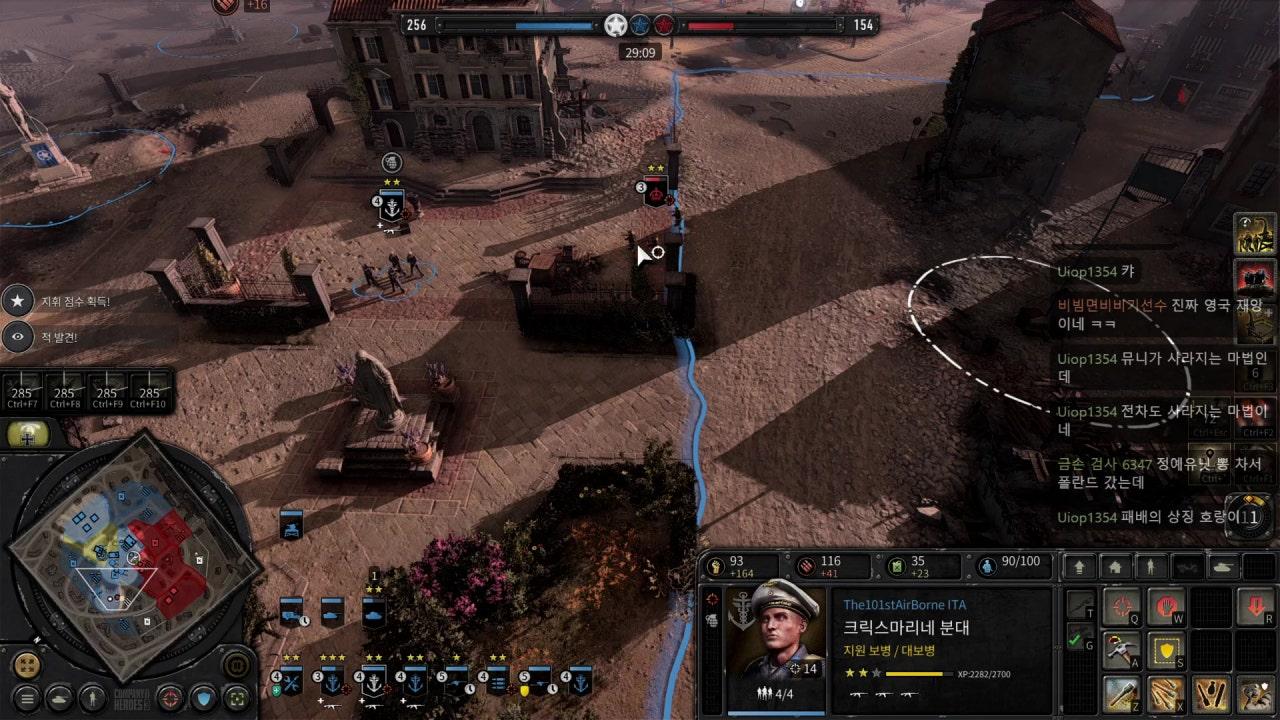Open the hamburger menu button
This screenshot has height=720, width=1280.
(27, 697)
